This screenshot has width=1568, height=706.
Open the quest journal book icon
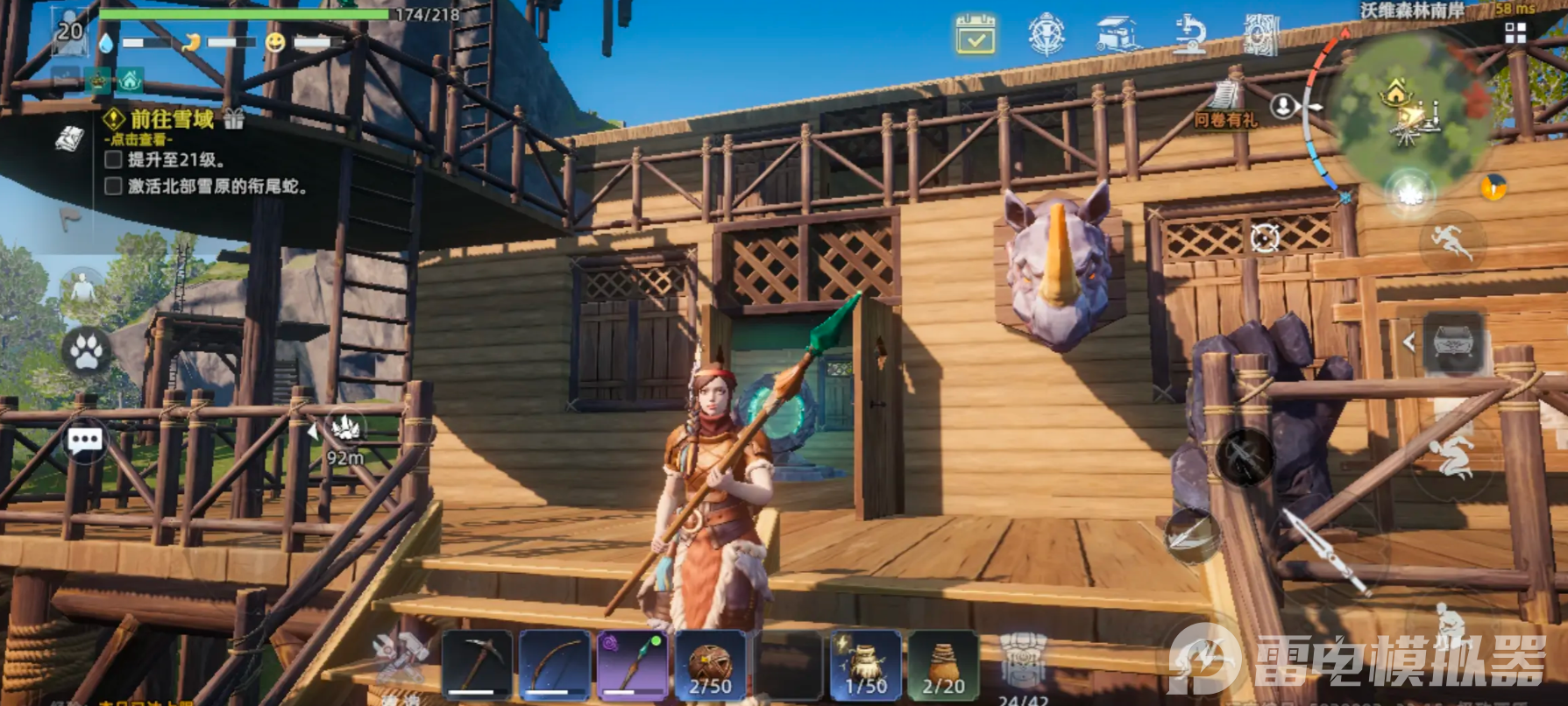click(70, 139)
